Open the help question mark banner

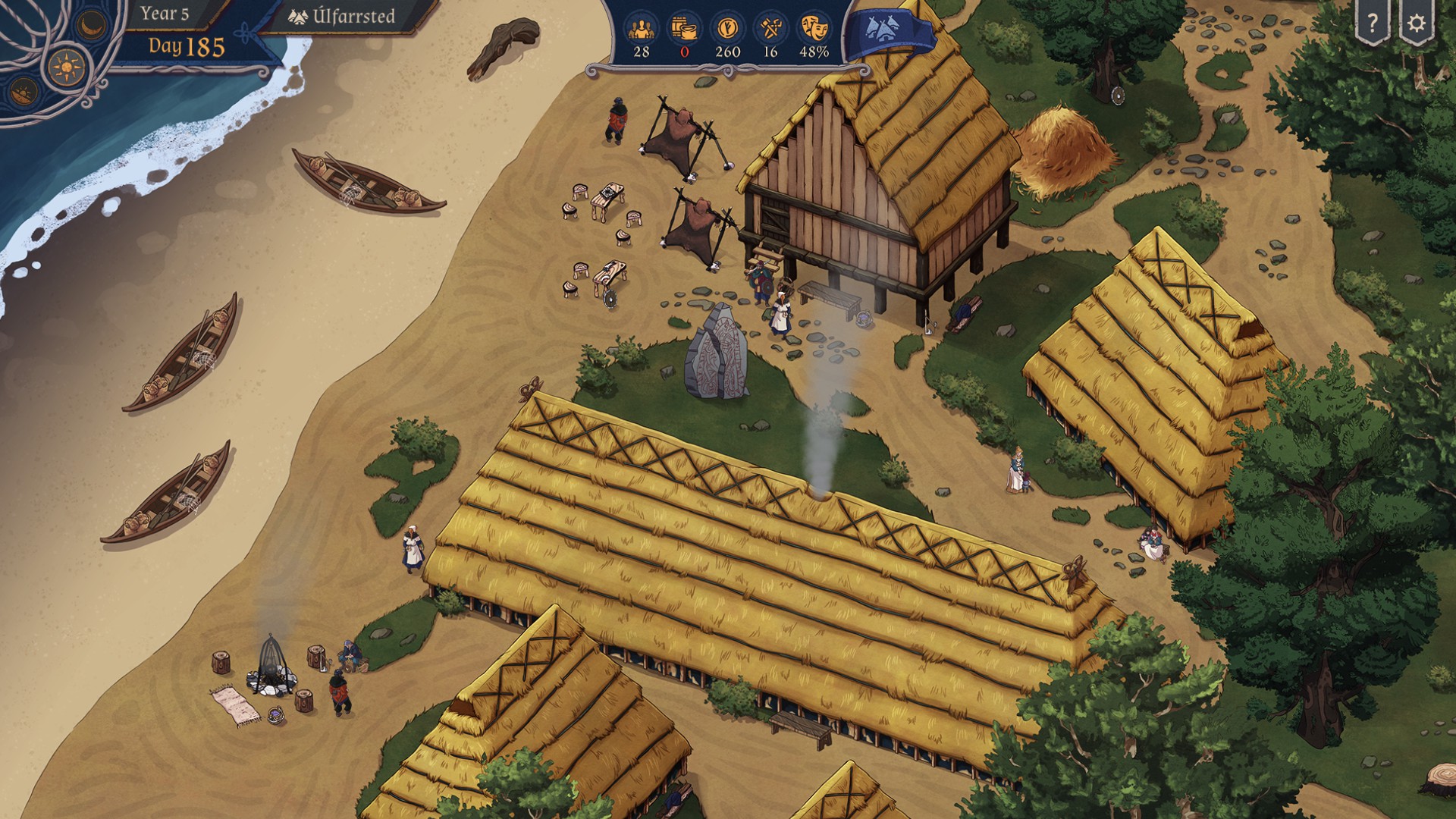[x=1372, y=24]
